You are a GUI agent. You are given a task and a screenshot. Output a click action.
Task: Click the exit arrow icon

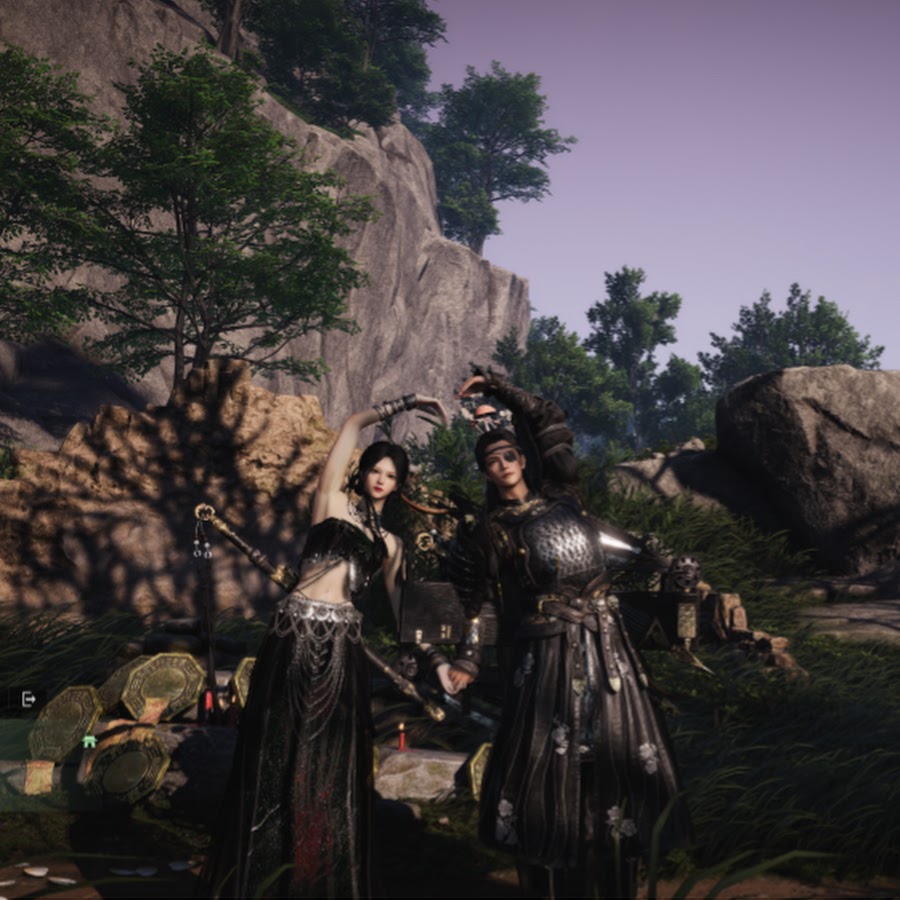click(x=28, y=698)
